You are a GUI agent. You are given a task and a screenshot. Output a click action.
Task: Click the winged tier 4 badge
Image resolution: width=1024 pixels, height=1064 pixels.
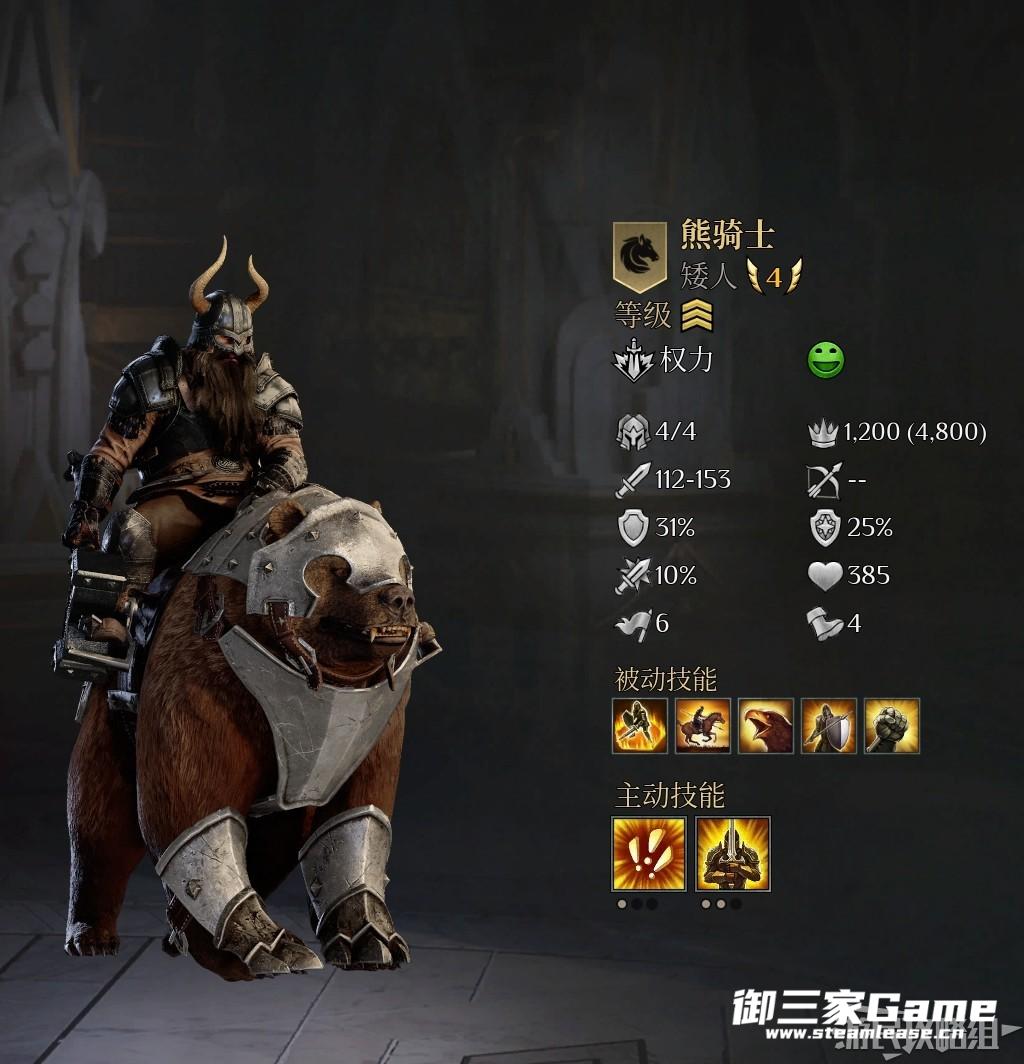tap(774, 275)
